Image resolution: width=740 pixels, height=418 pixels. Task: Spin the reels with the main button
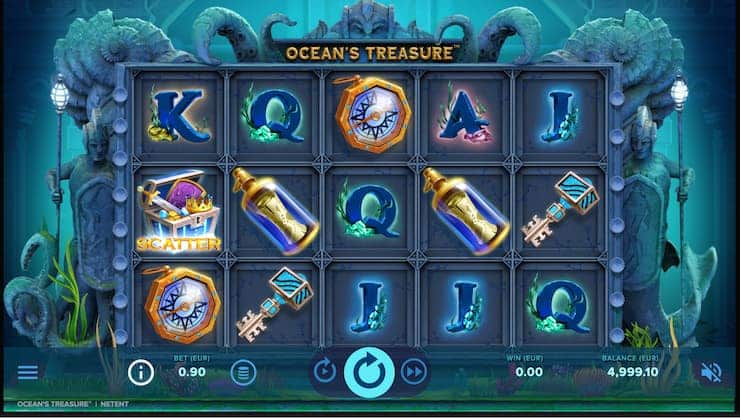pyautogui.click(x=369, y=372)
